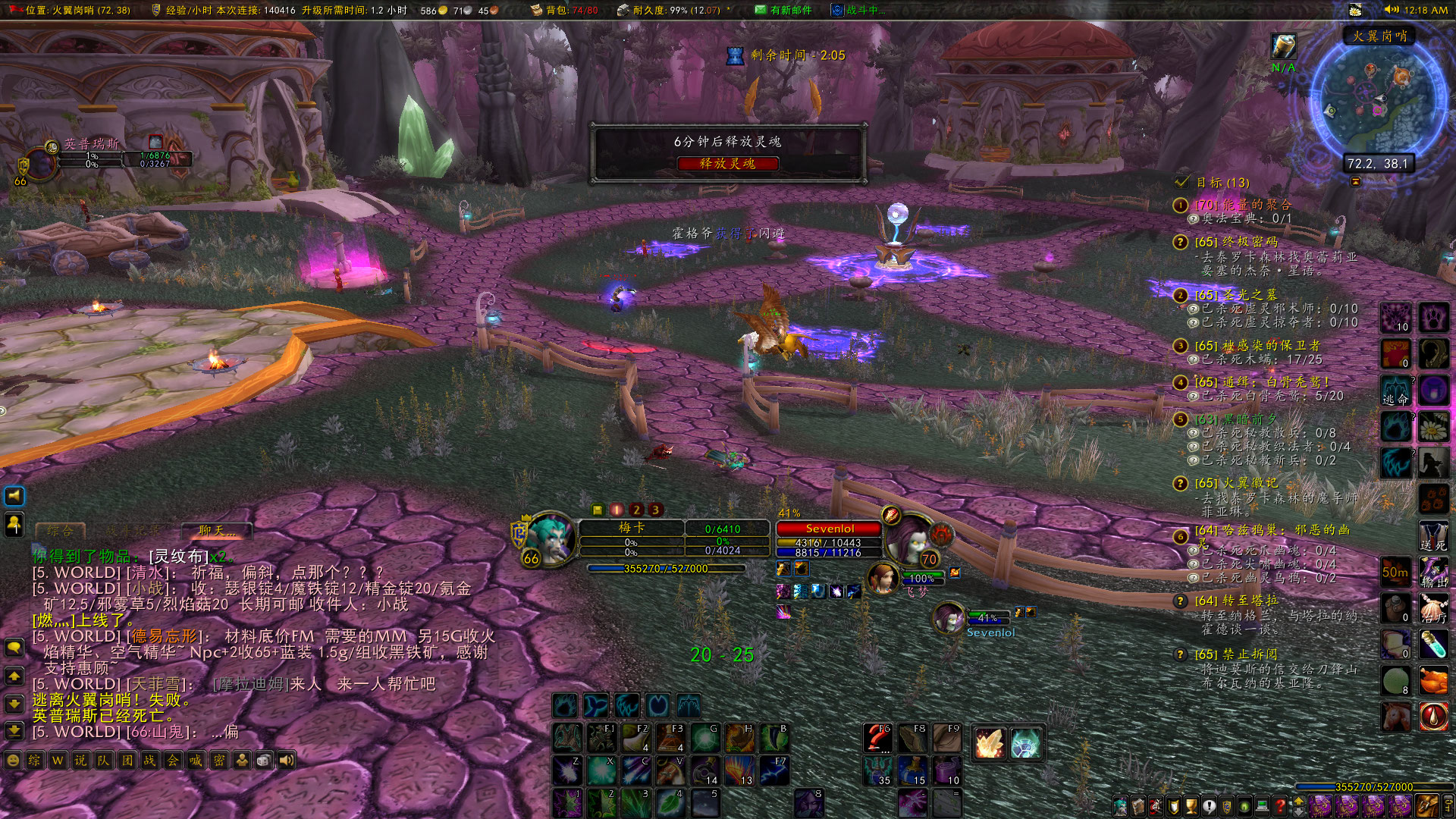Open the help menu red question mark
The height and width of the screenshot is (819, 1456).
(x=1281, y=806)
